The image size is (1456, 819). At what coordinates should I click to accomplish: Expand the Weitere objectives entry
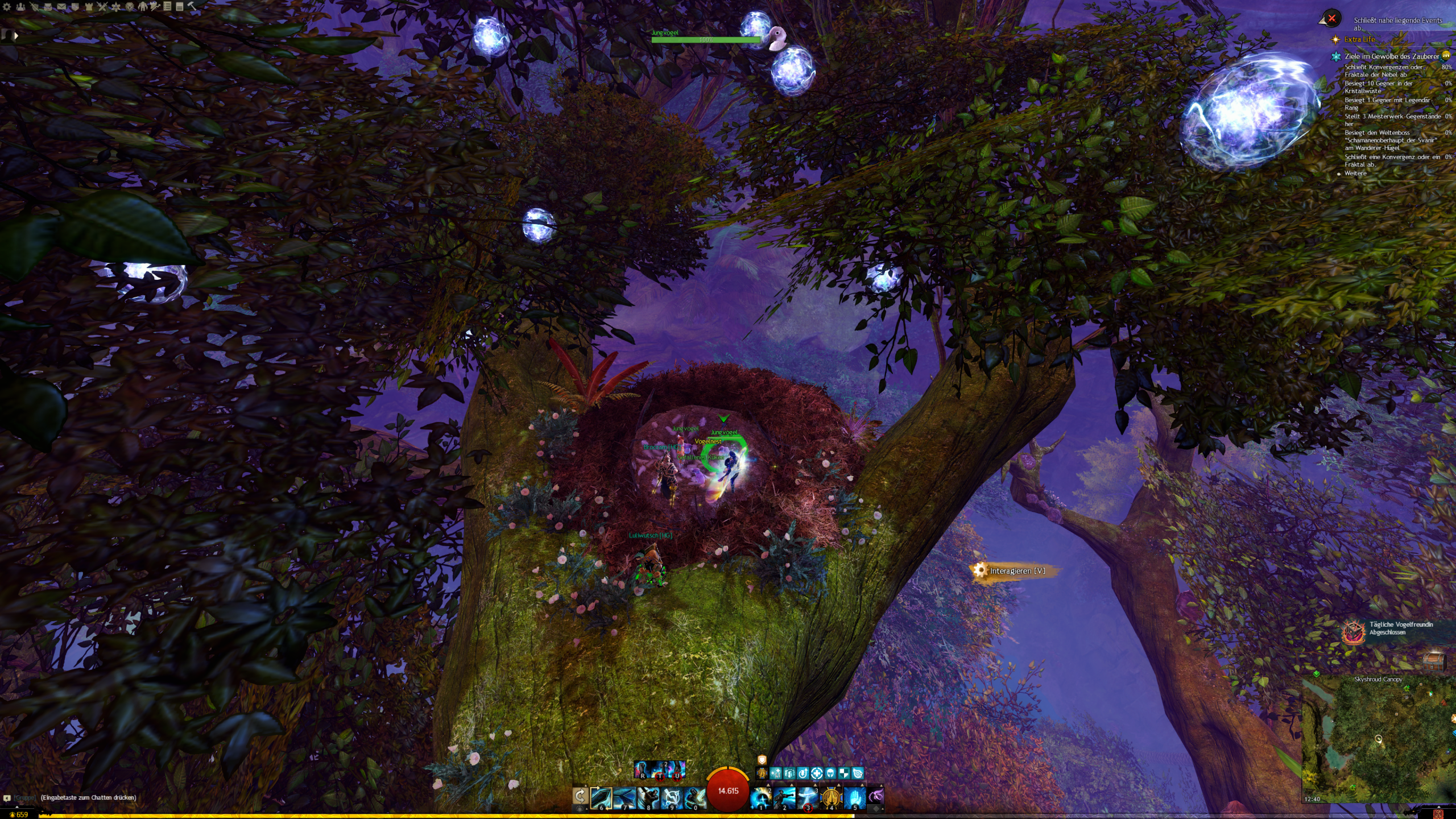[x=1355, y=173]
